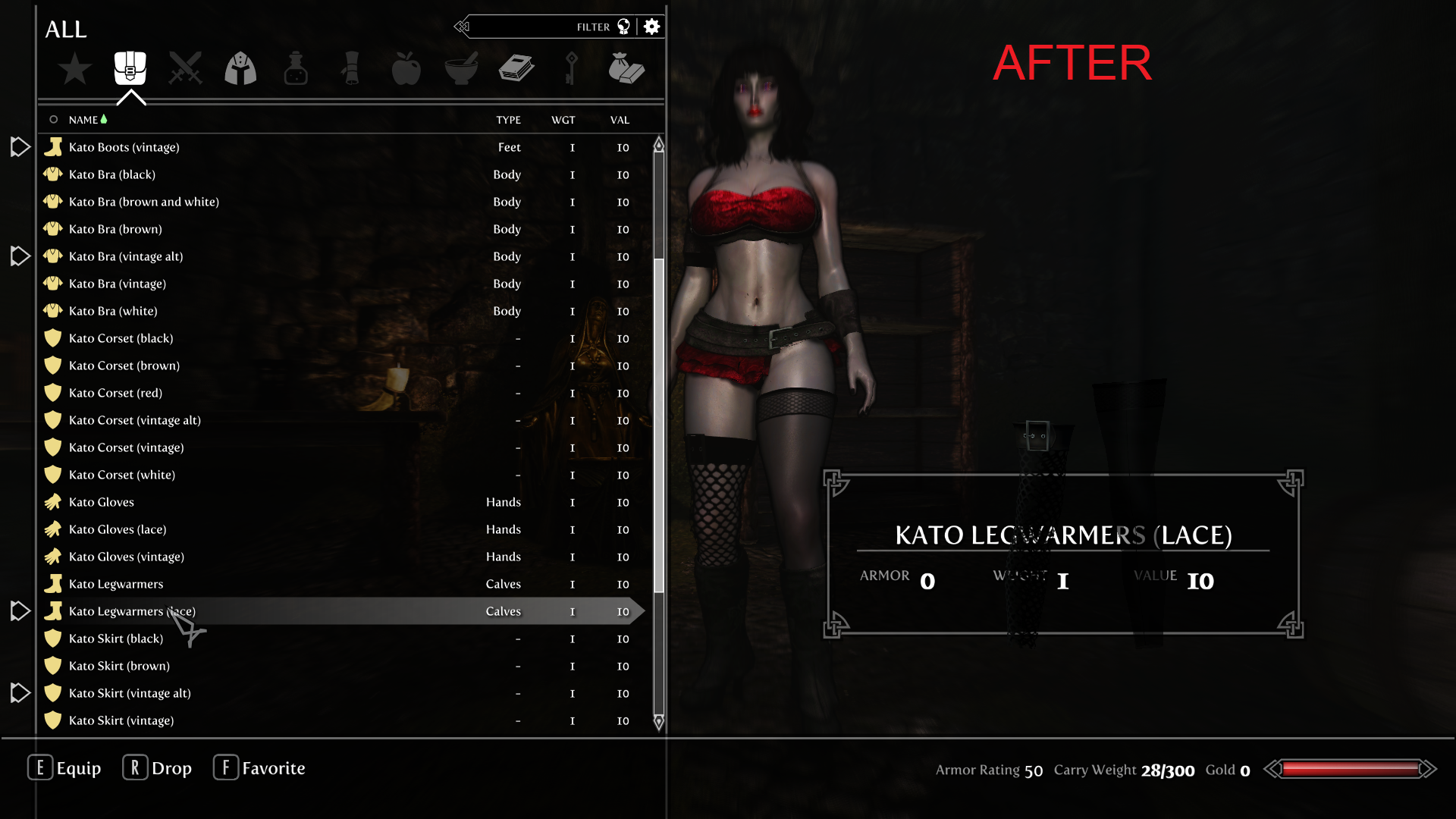Select Kato Boots (vintage) row
Viewport: 1456px width, 819px height.
[124, 147]
